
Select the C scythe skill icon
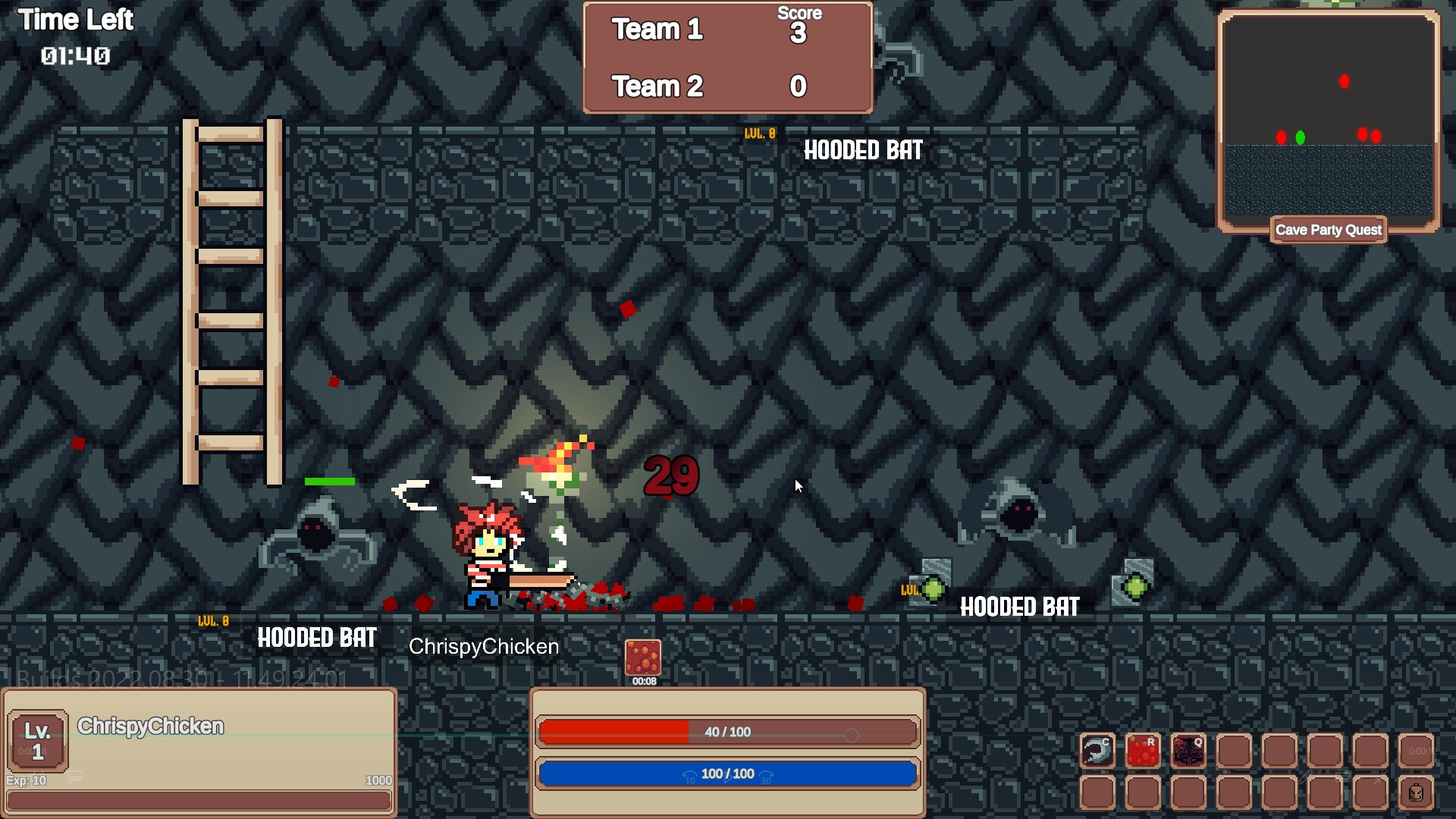[1097, 751]
